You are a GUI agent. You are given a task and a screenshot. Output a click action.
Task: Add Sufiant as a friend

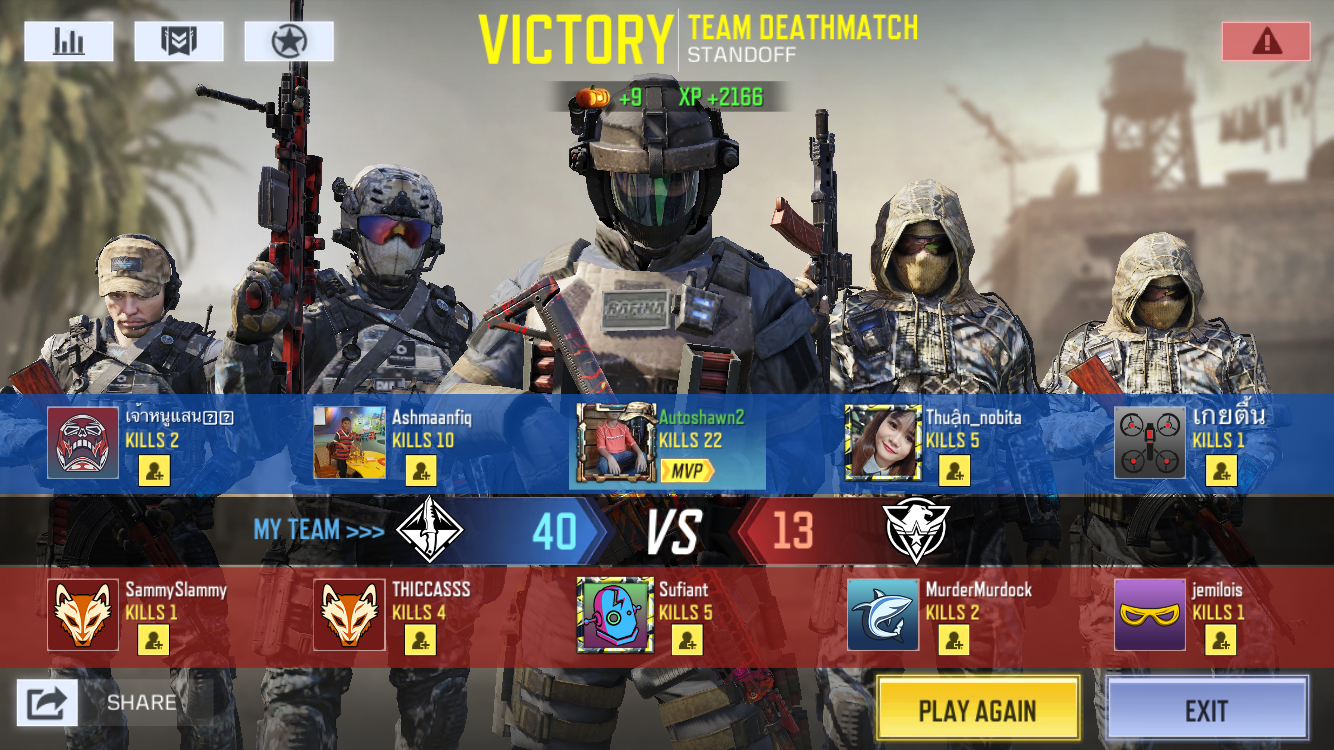[x=688, y=640]
